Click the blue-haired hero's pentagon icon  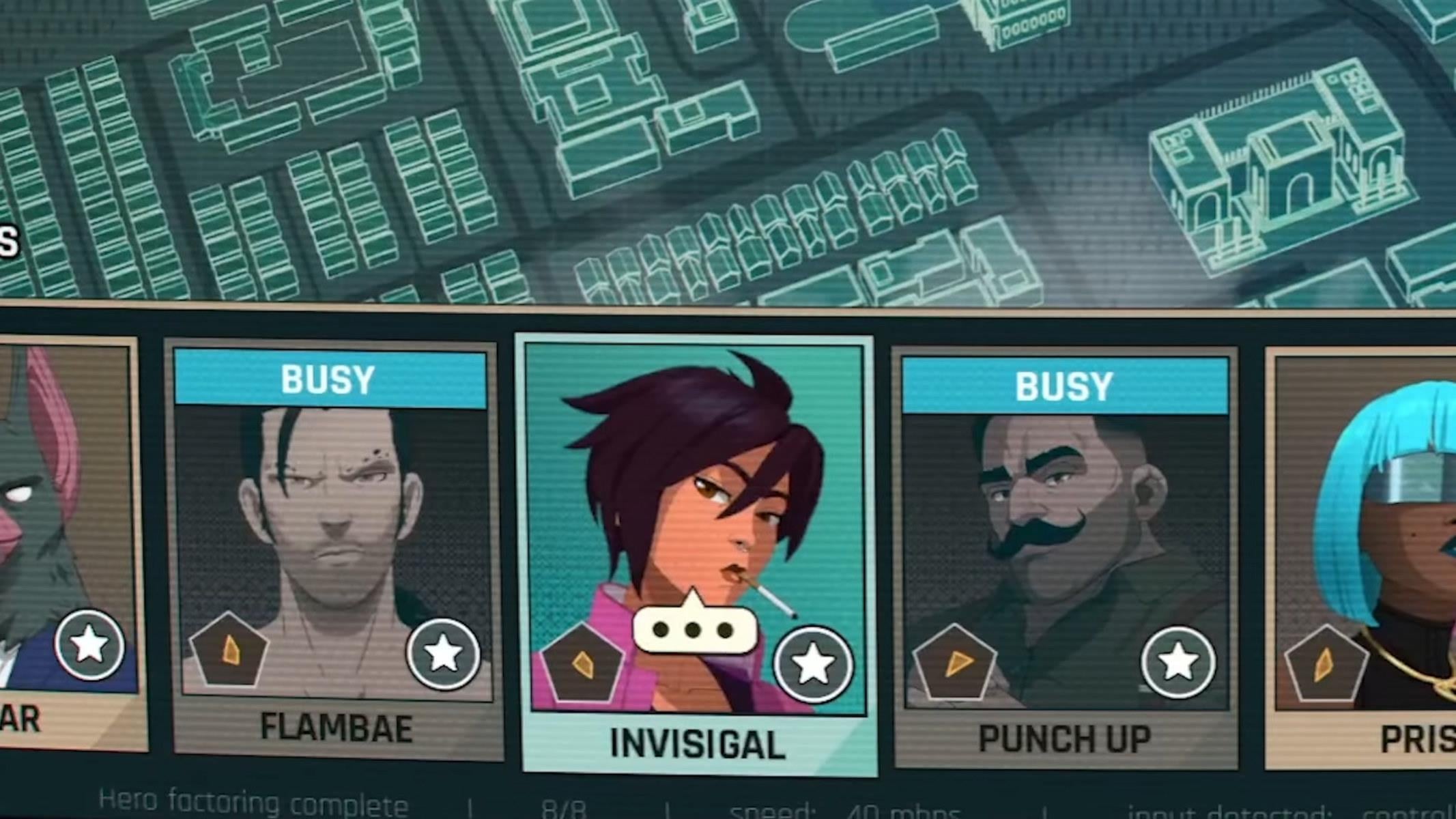click(1325, 664)
